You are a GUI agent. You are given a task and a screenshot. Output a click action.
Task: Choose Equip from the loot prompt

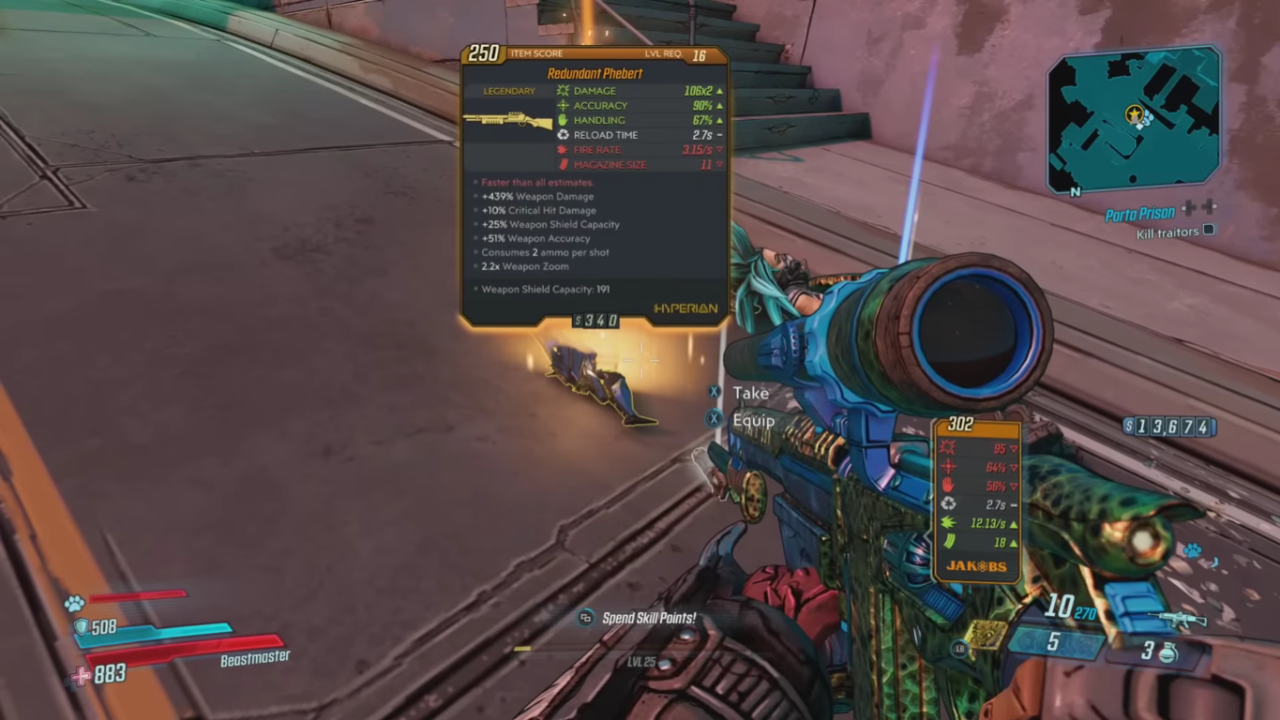[x=753, y=420]
